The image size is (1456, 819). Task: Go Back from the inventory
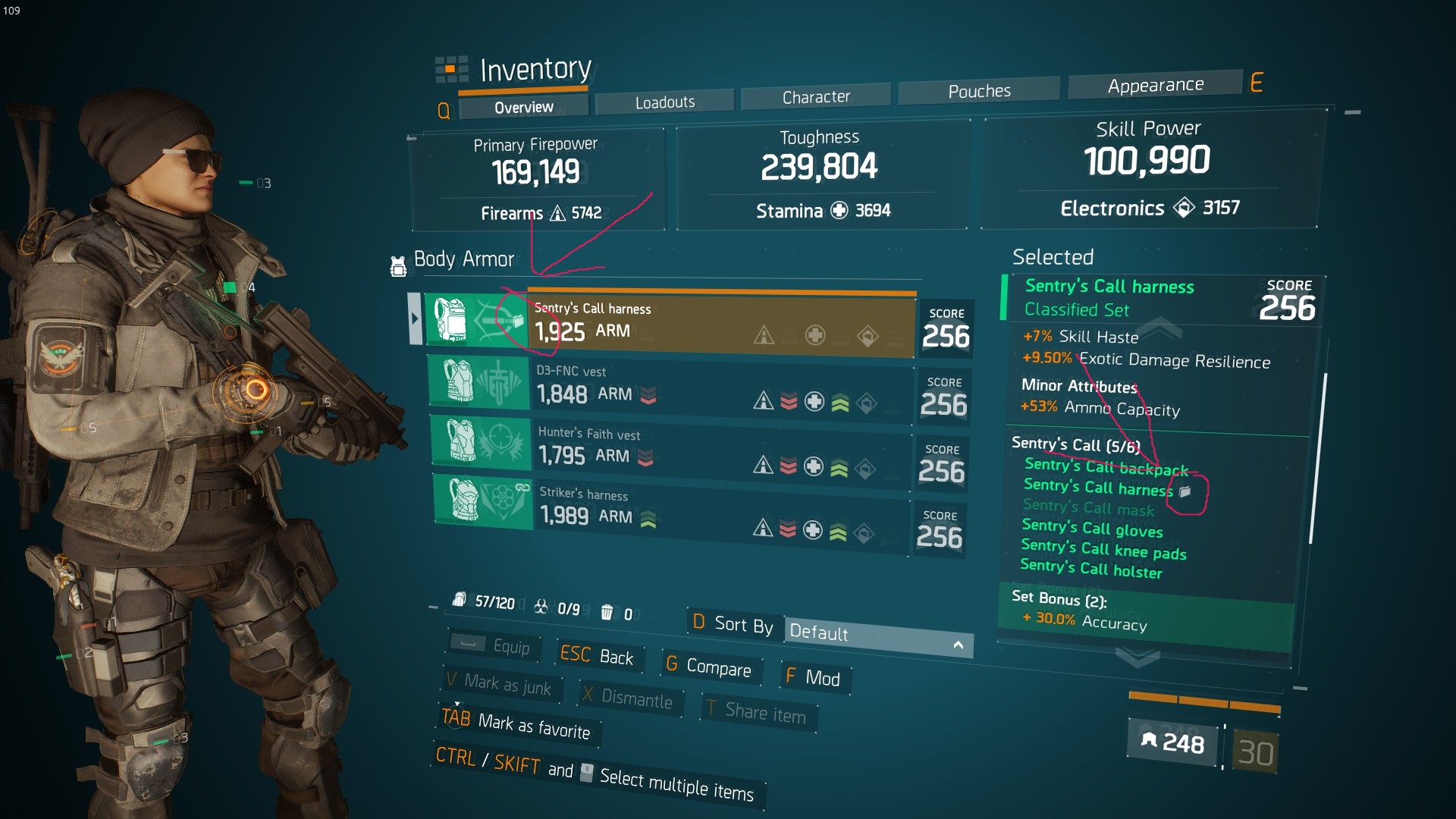click(x=598, y=656)
